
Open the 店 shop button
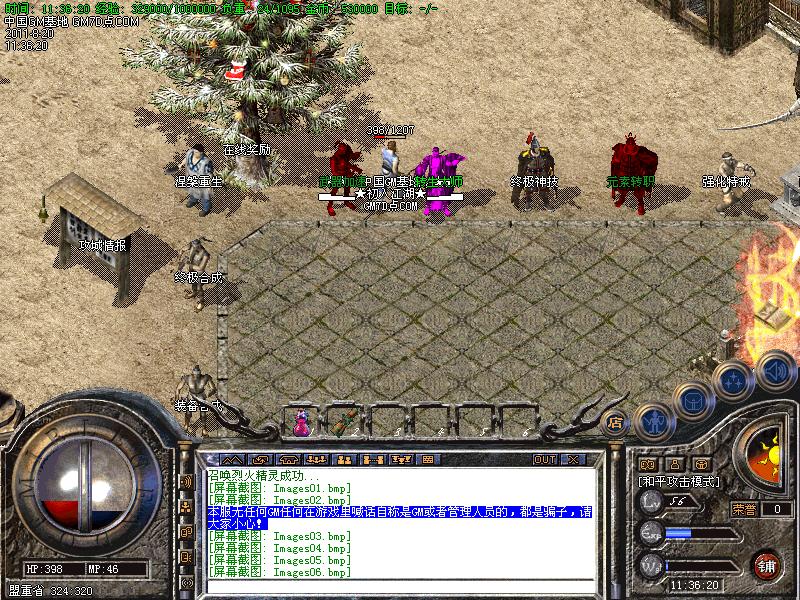click(x=615, y=420)
